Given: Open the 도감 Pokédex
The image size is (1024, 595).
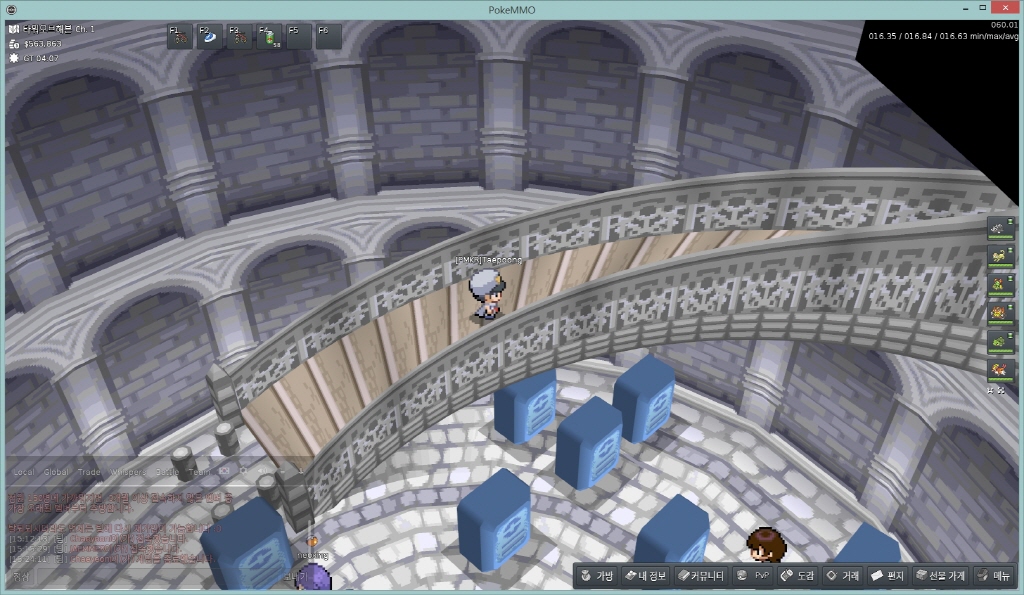Looking at the screenshot, I should (x=798, y=576).
